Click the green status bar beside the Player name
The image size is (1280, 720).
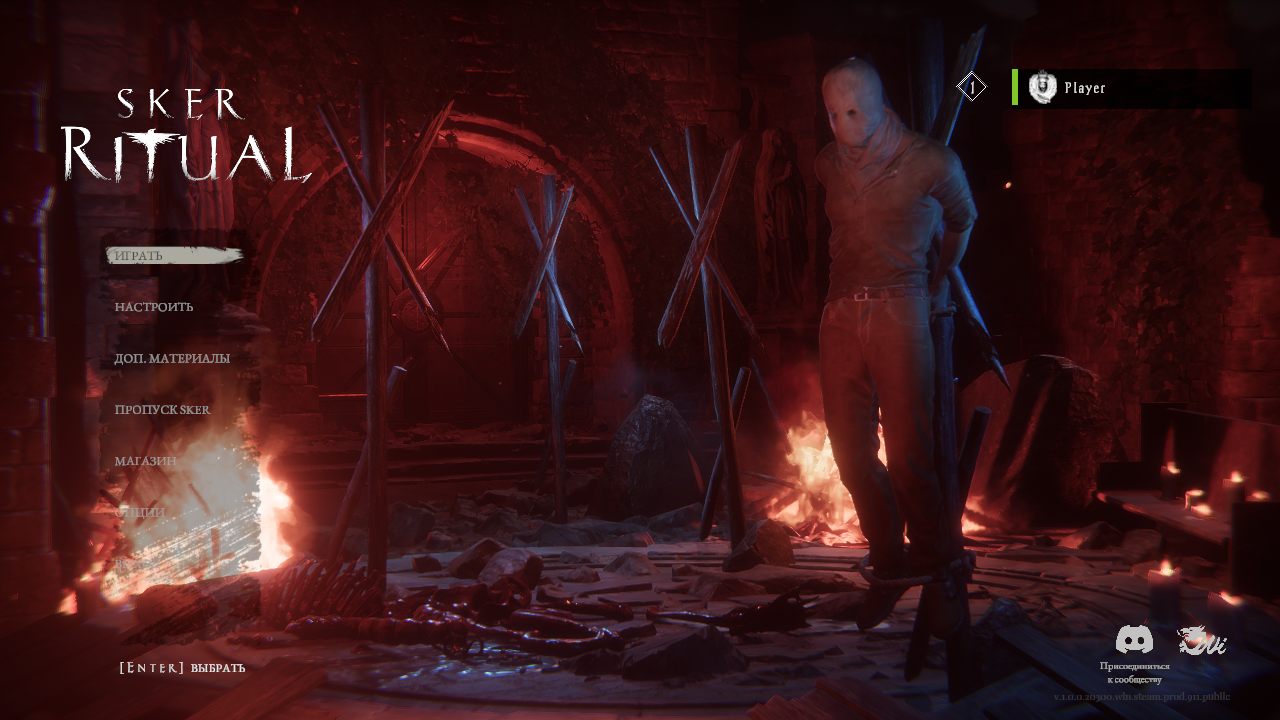(x=1014, y=87)
